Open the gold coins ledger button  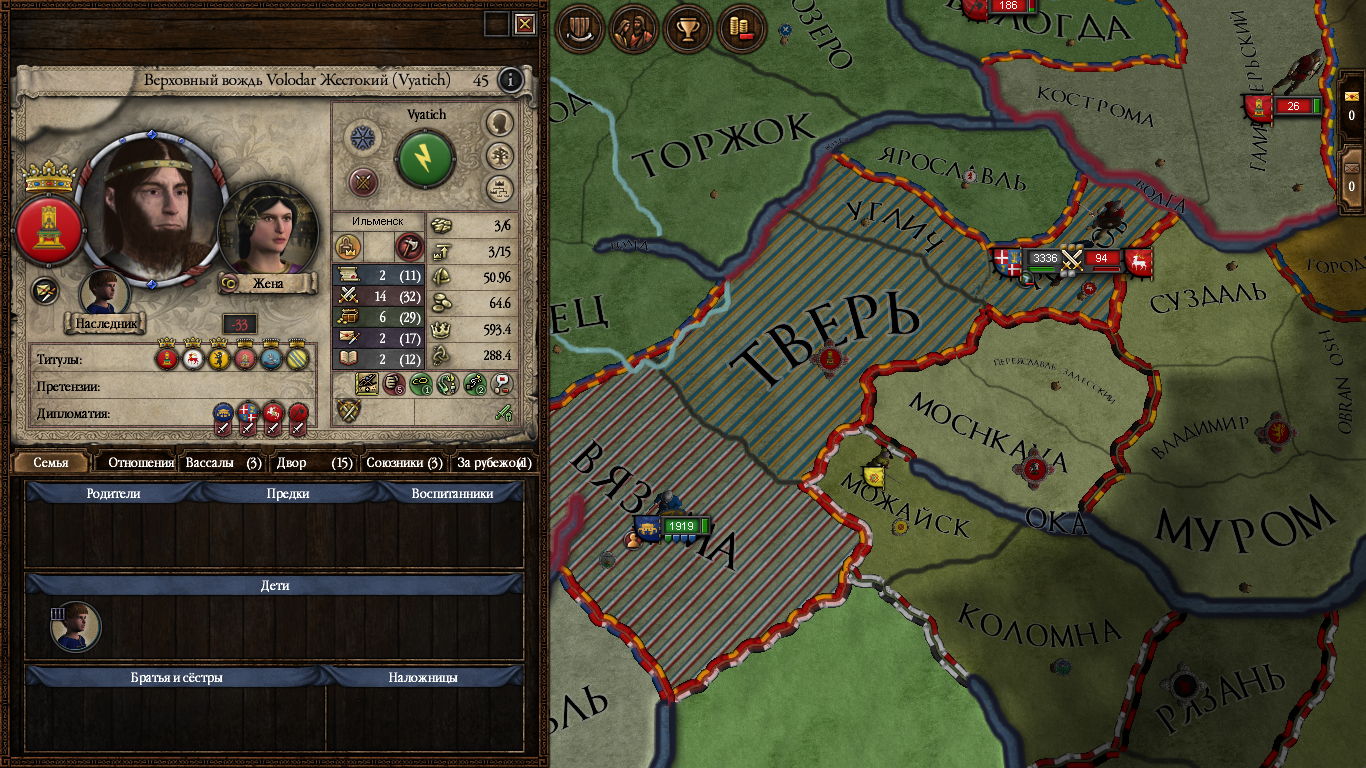pyautogui.click(x=741, y=29)
